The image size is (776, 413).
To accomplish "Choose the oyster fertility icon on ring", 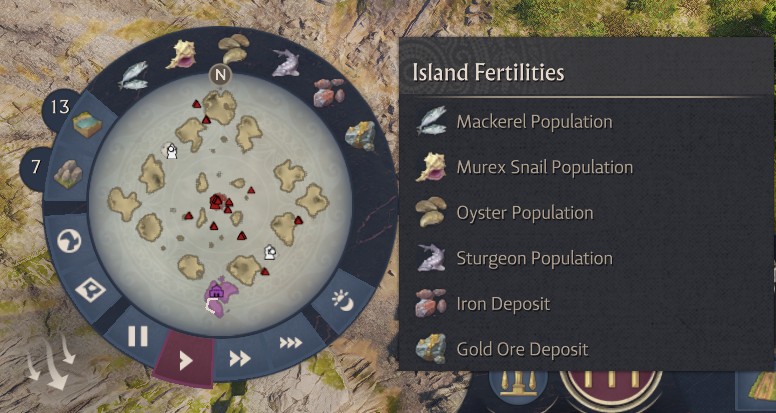I will [234, 47].
